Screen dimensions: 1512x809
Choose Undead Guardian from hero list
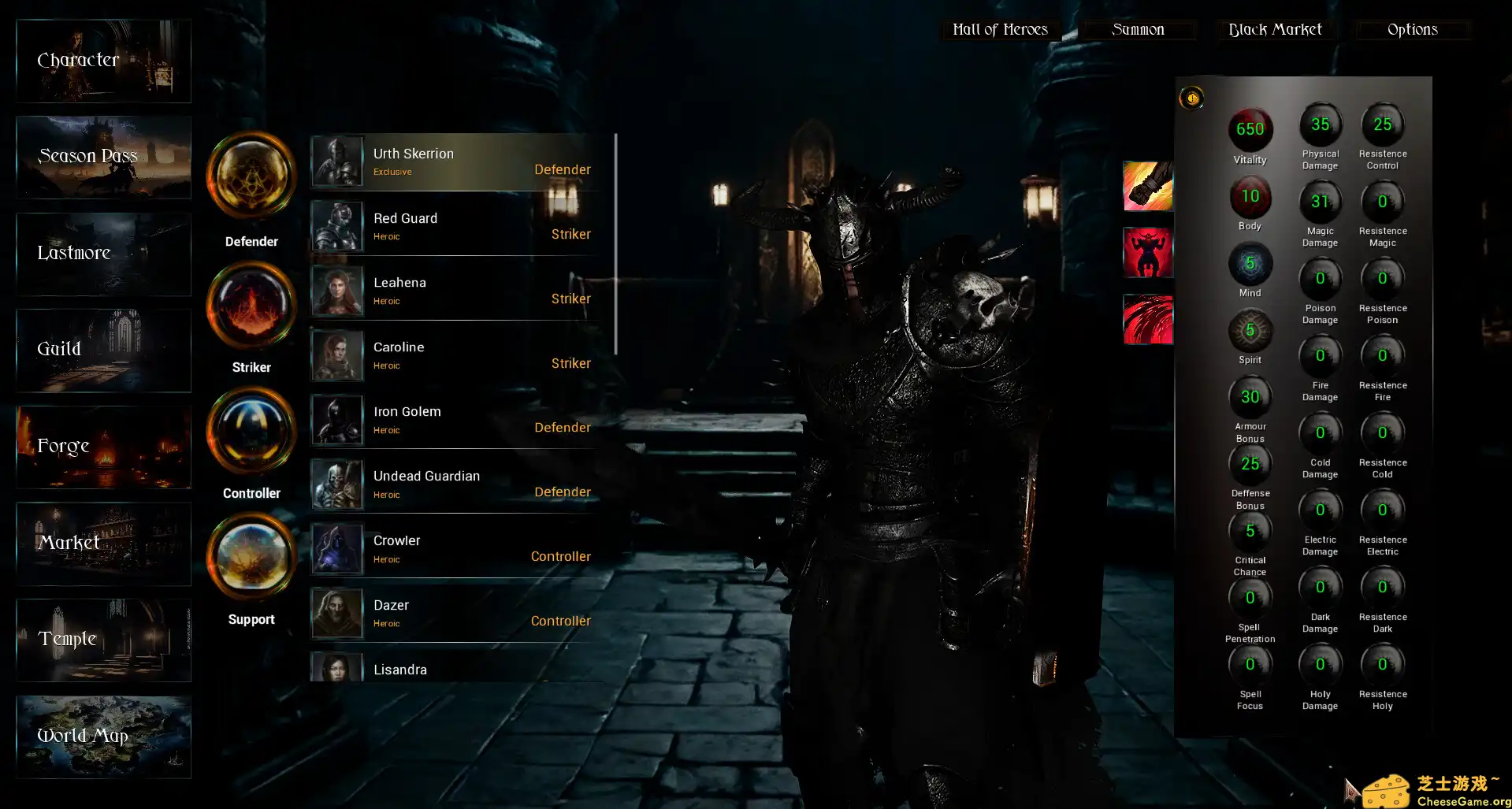coord(462,484)
